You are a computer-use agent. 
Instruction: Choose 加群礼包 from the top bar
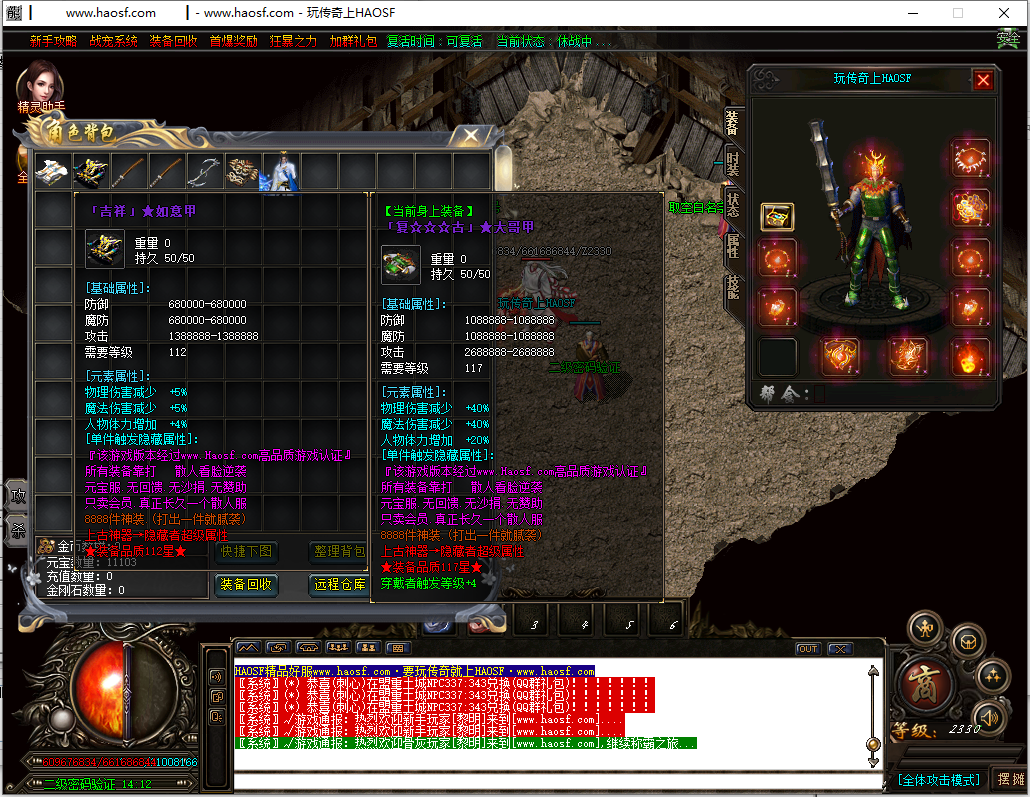tap(353, 41)
